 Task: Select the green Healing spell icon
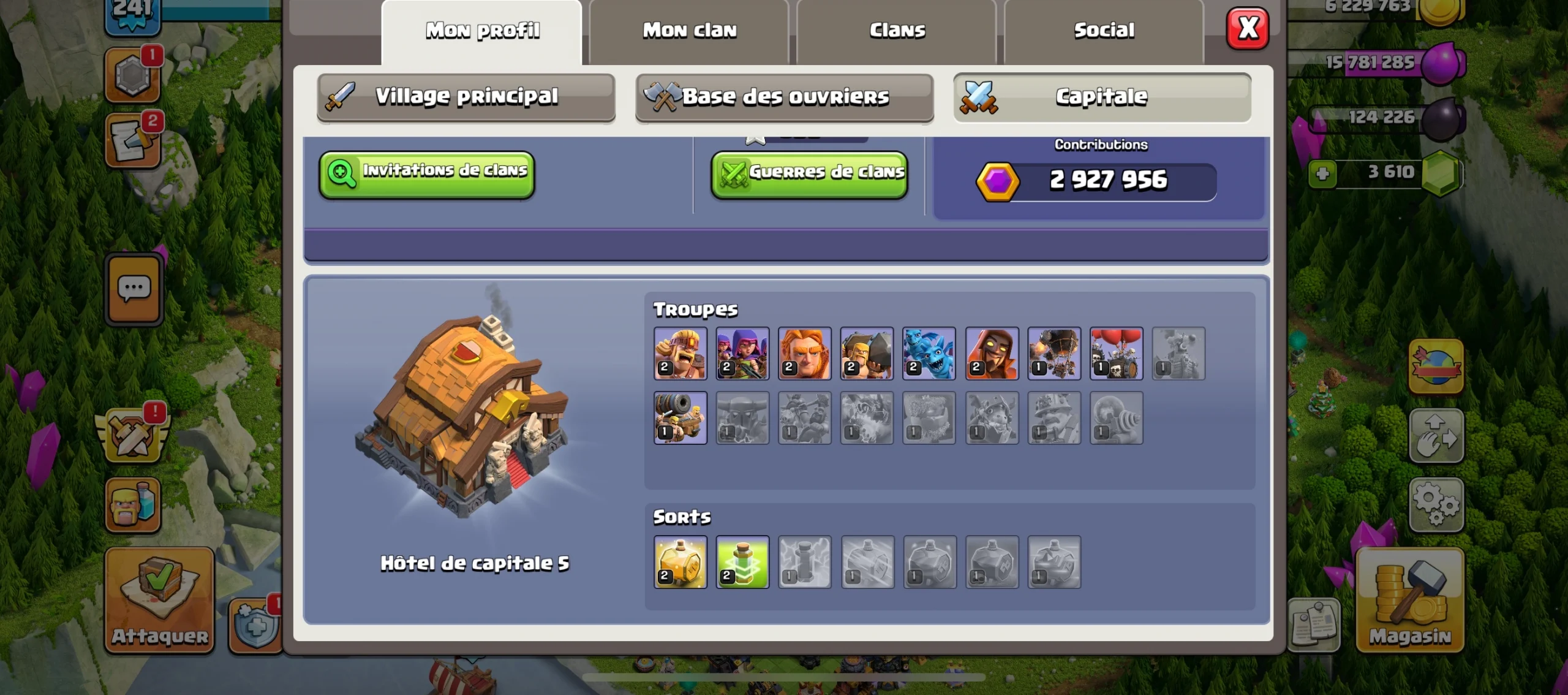(x=742, y=562)
